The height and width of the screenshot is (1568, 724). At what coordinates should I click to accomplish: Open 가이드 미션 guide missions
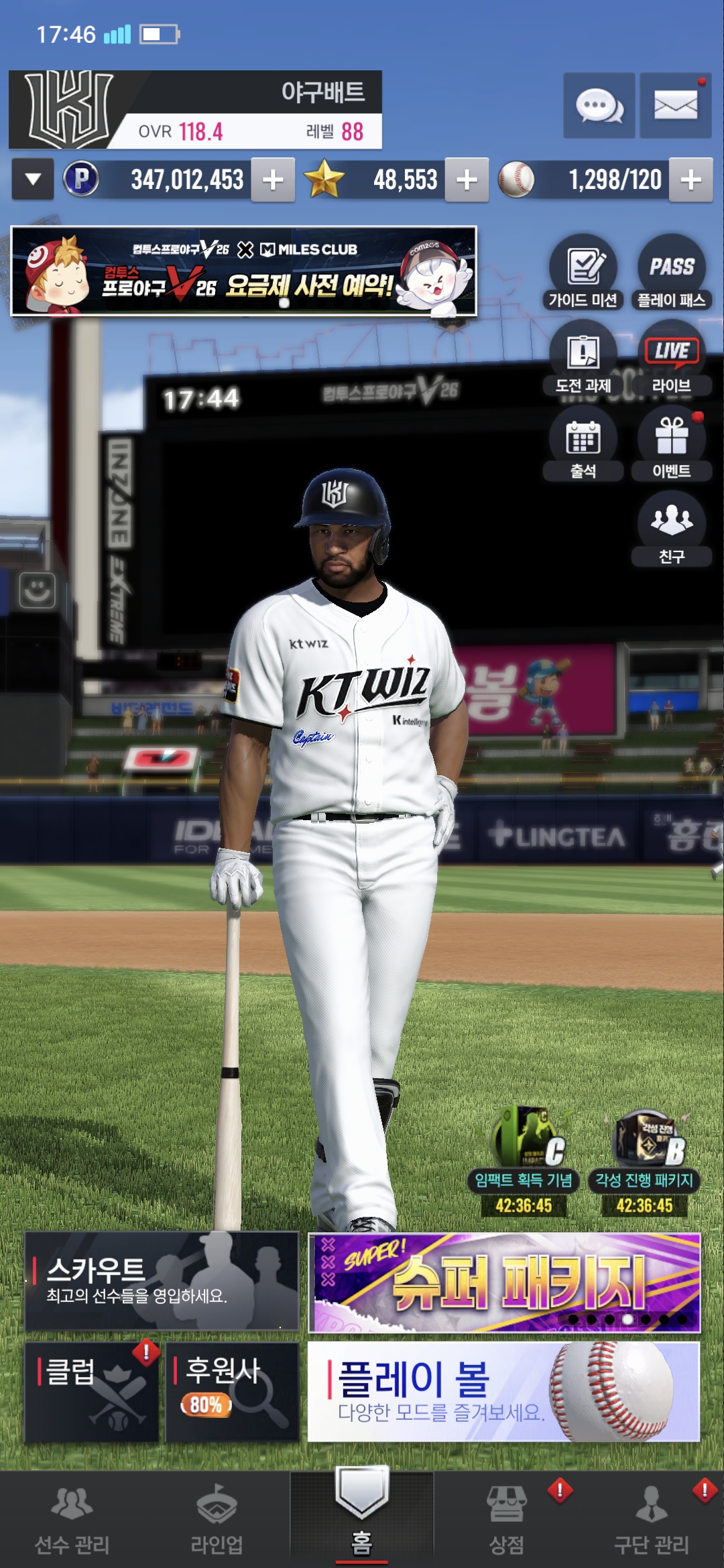583,271
